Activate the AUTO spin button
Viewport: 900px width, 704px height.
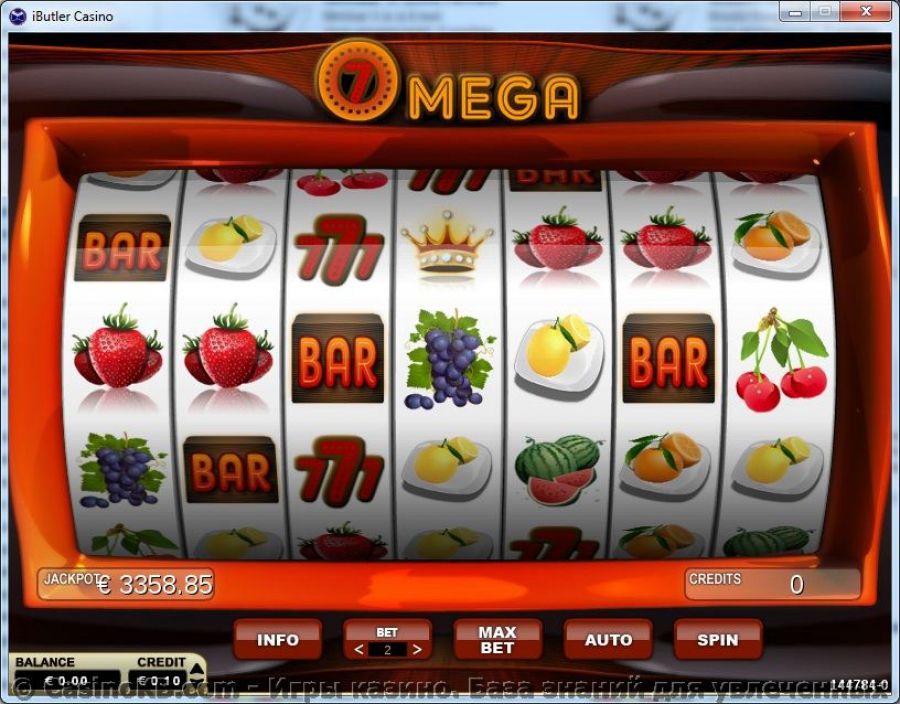(x=608, y=640)
